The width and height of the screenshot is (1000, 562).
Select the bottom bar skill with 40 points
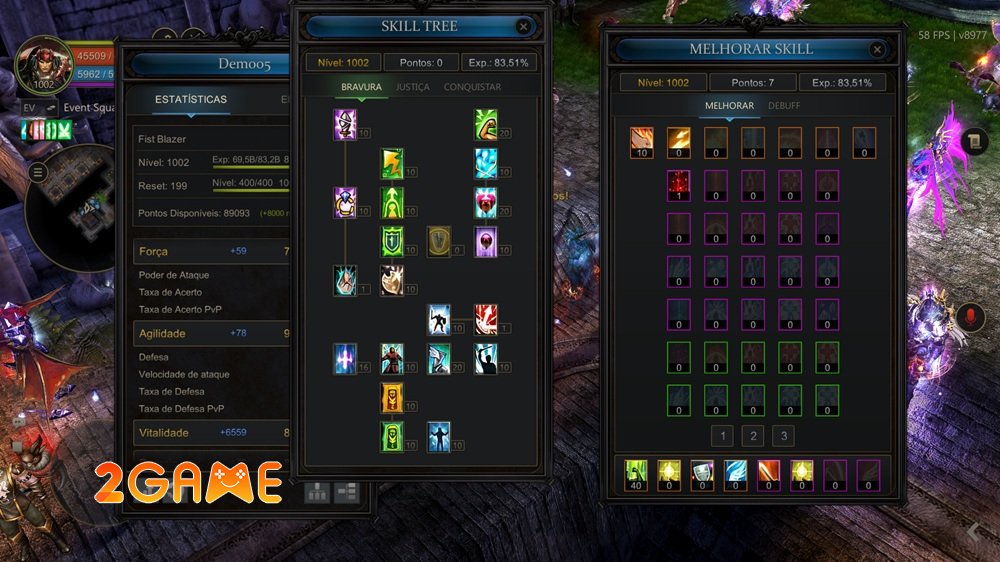(636, 470)
